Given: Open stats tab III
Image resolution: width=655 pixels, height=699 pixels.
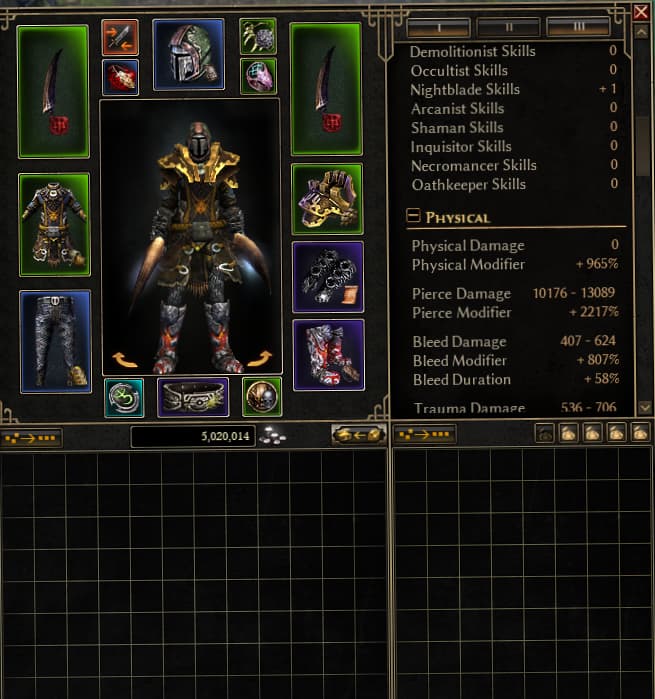Looking at the screenshot, I should pyautogui.click(x=578, y=27).
